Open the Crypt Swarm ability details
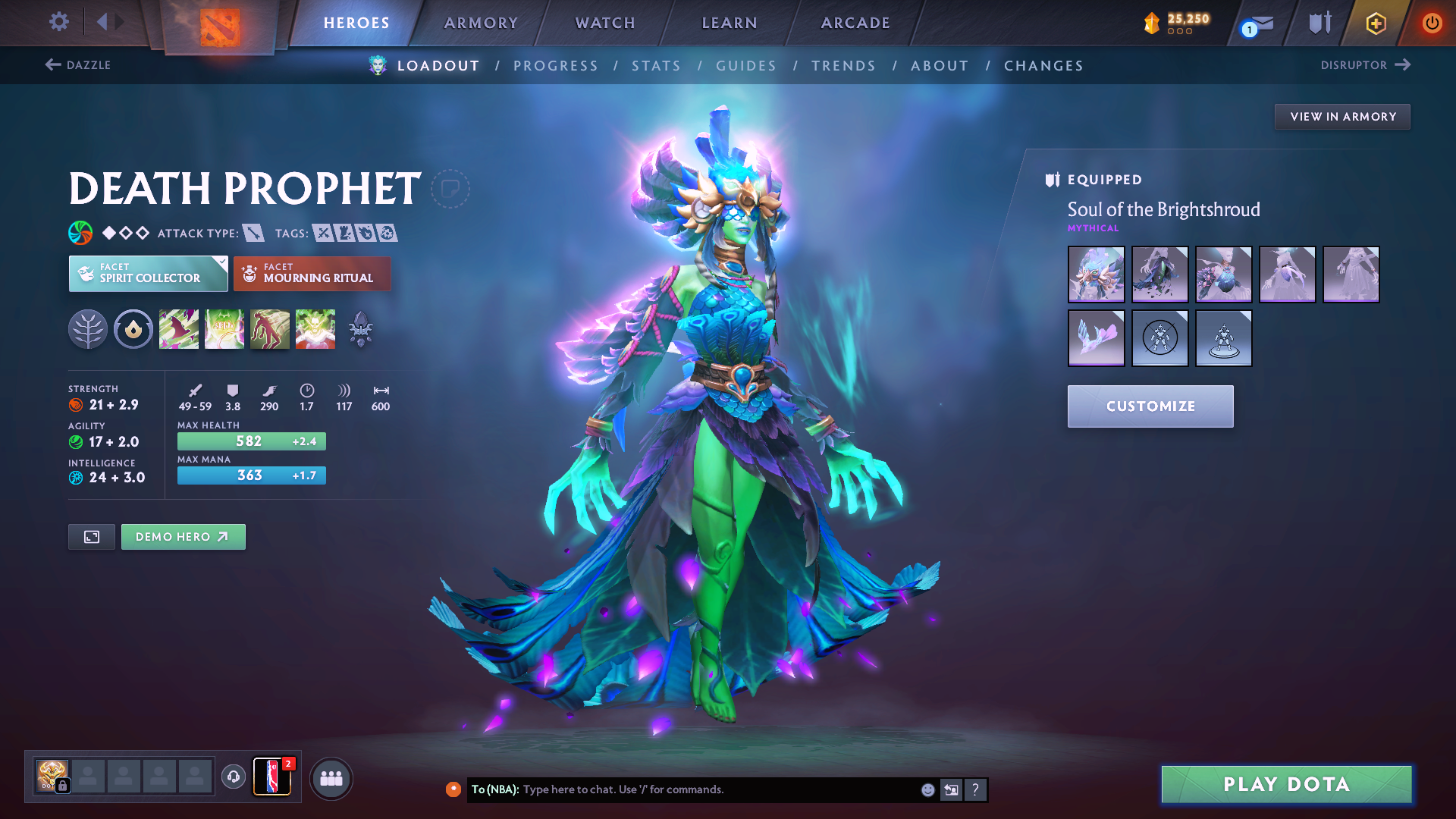Screen dimensions: 1456x819 coord(179,329)
